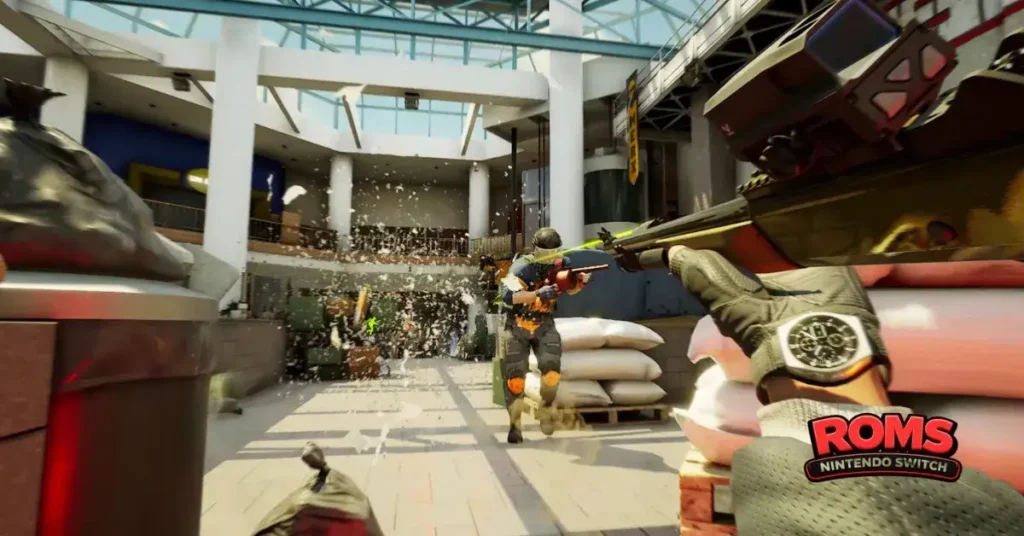This screenshot has height=536, width=1024.
Task: Click the ROMS Nintendo Switch logo
Action: pos(883,447)
